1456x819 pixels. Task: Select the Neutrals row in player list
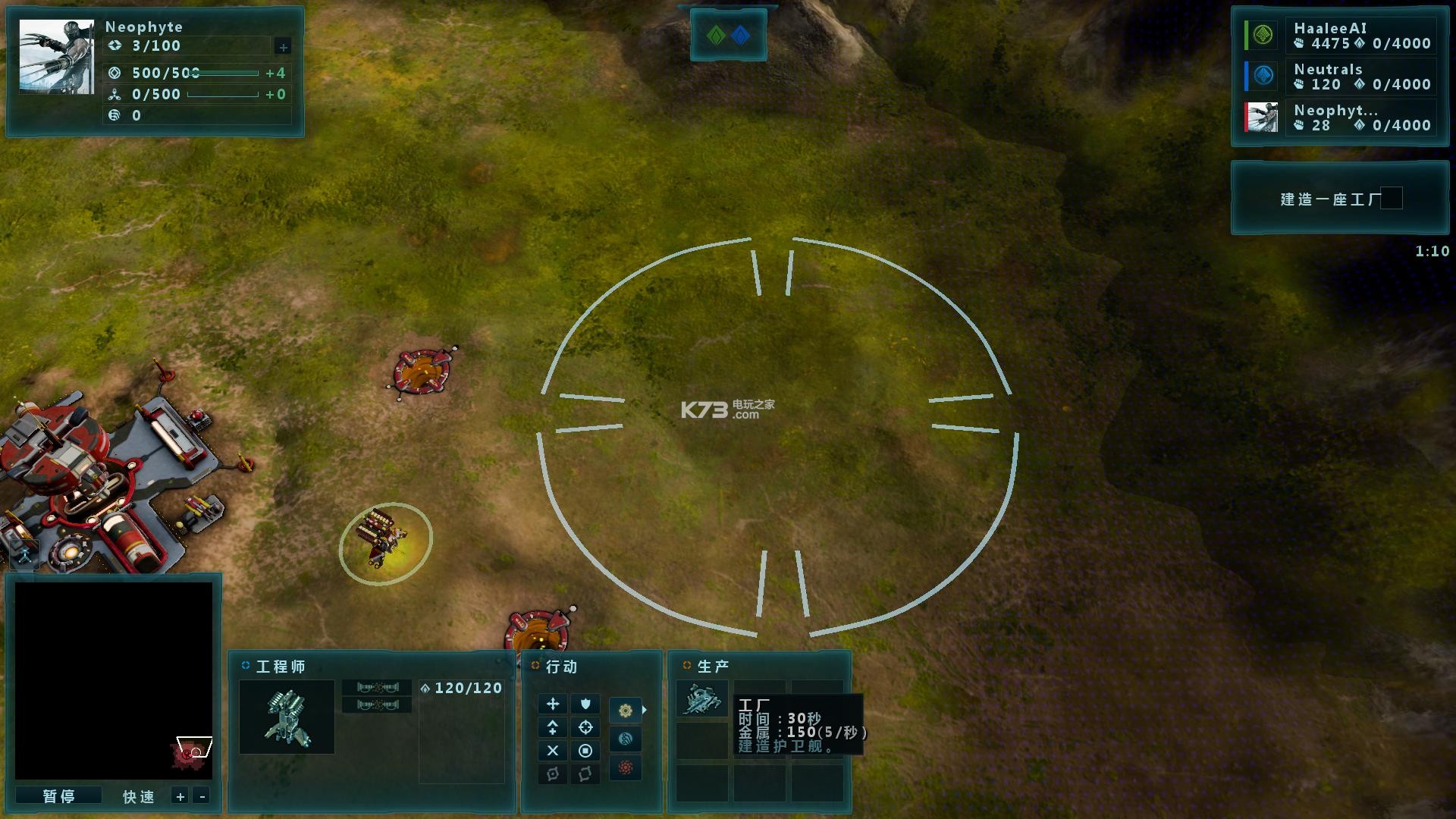click(x=1340, y=77)
